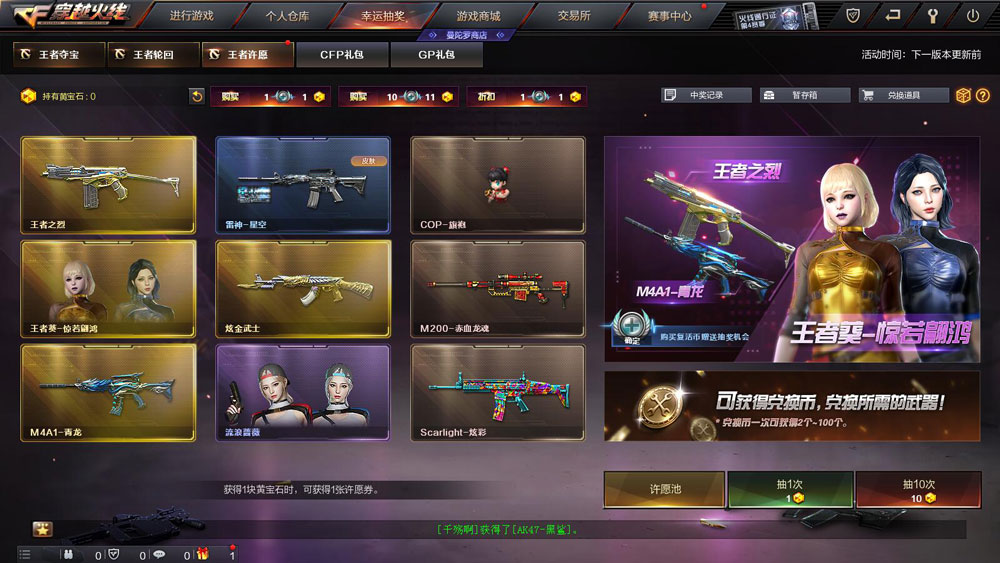
Task: Open the GP礼包 tab
Action: 436,54
